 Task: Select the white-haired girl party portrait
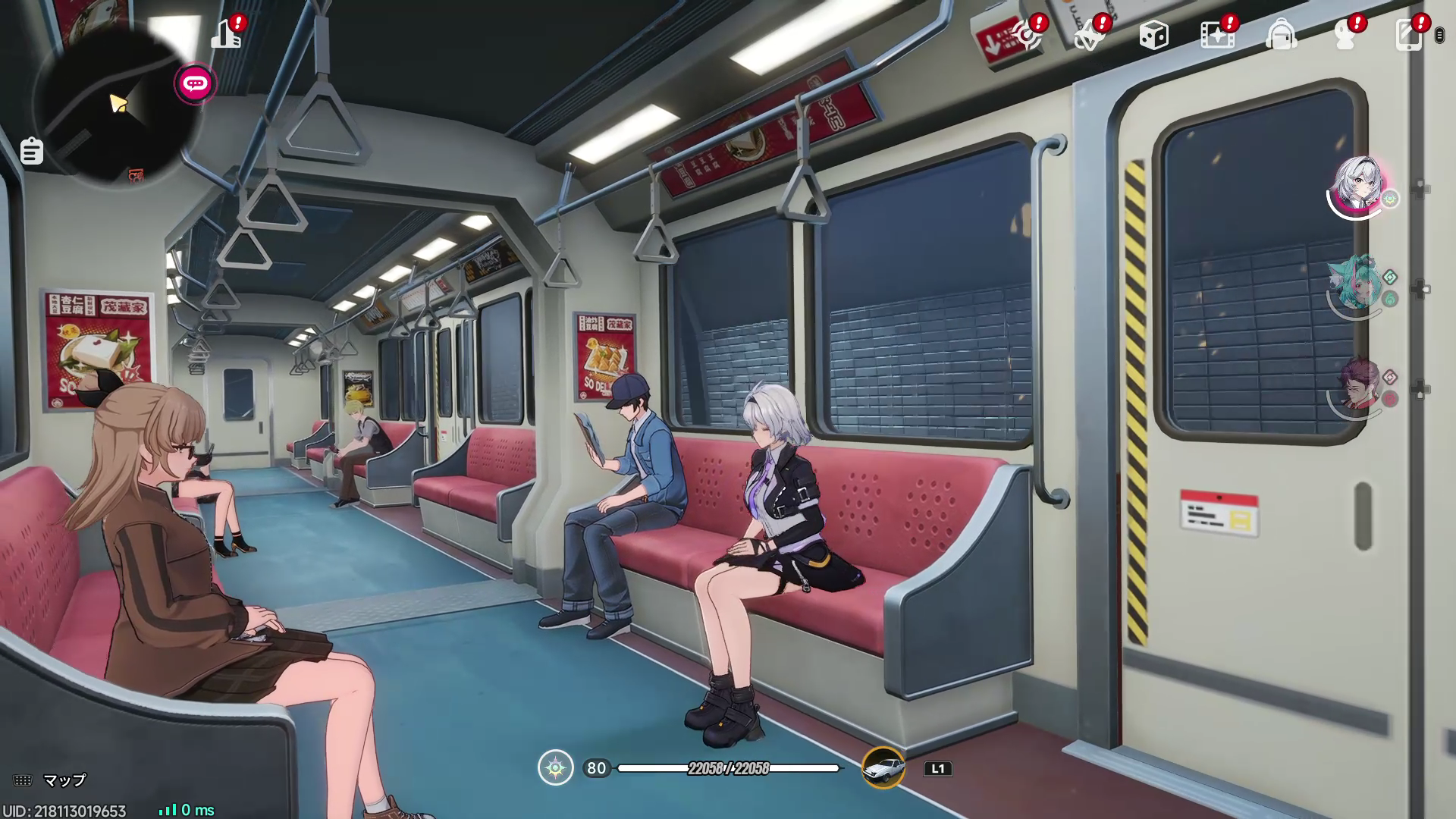pos(1358,185)
